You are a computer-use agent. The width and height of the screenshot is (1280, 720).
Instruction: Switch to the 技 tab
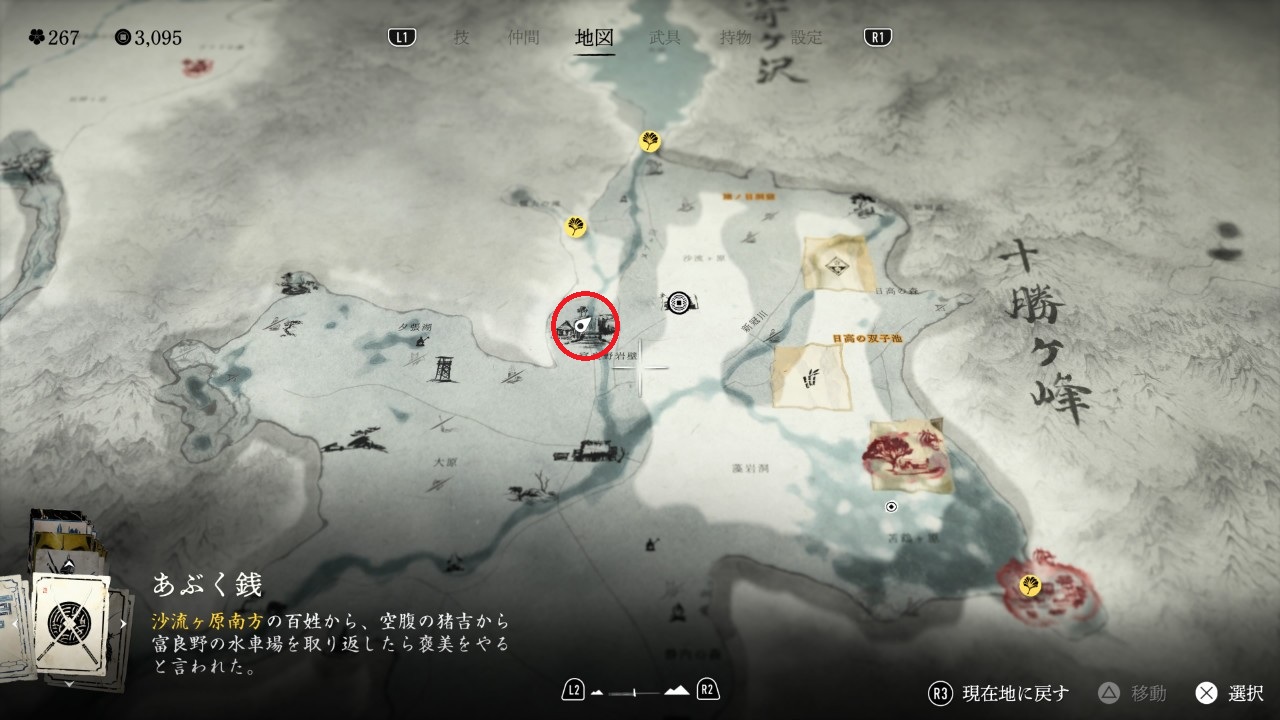(x=461, y=38)
